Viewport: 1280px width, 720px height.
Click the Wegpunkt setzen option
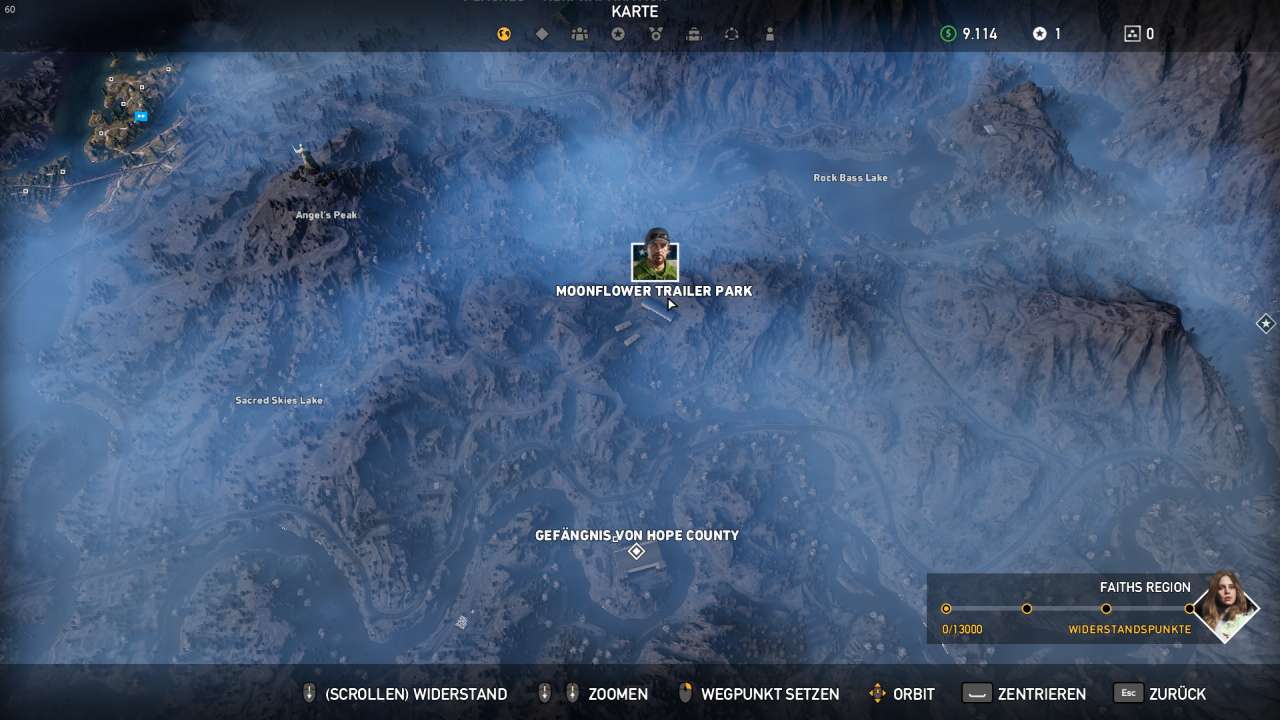click(x=758, y=694)
